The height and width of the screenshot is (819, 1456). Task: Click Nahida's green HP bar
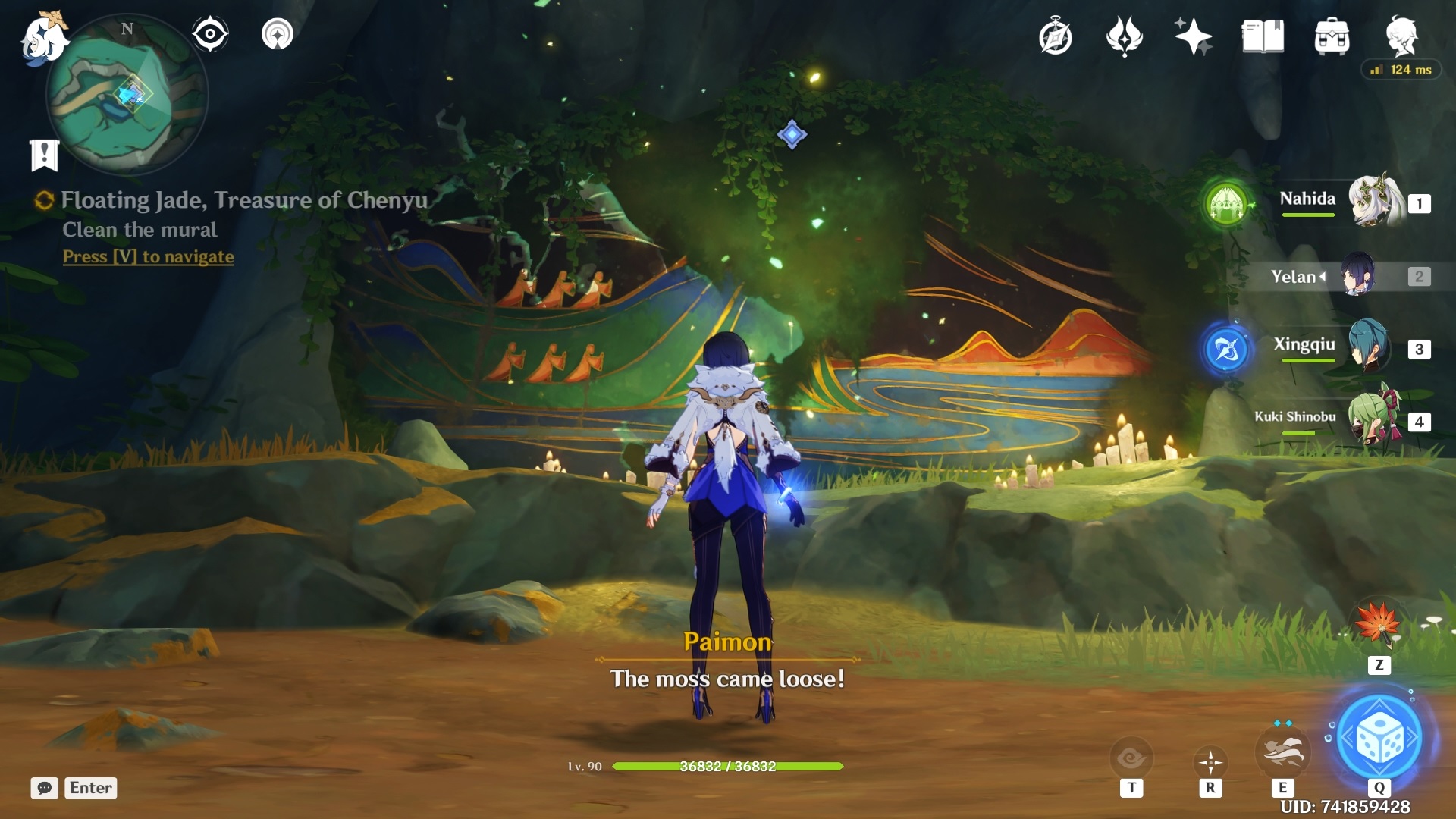tap(1307, 215)
